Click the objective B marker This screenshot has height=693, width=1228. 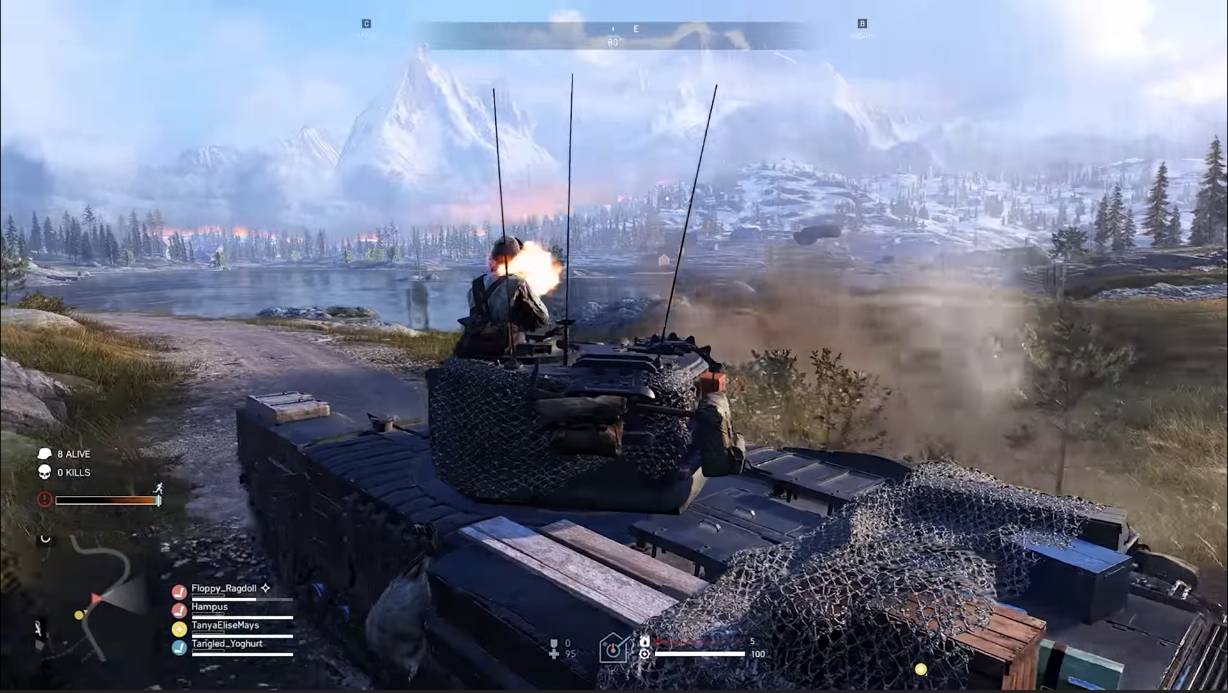[x=862, y=24]
